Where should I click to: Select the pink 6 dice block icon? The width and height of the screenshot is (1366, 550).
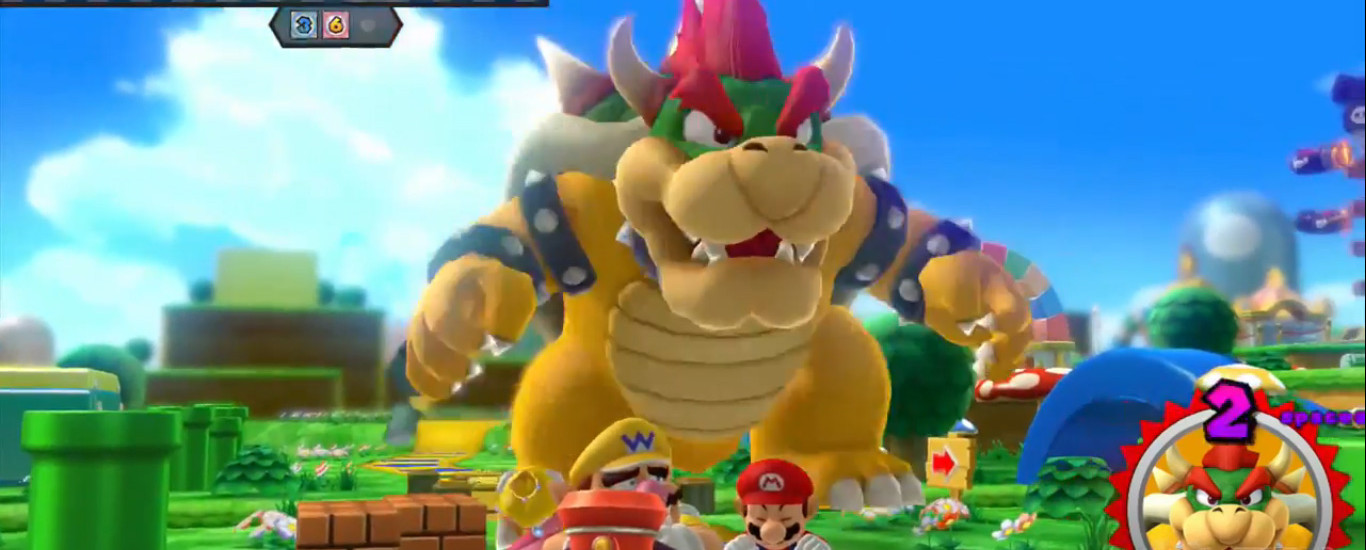(336, 25)
